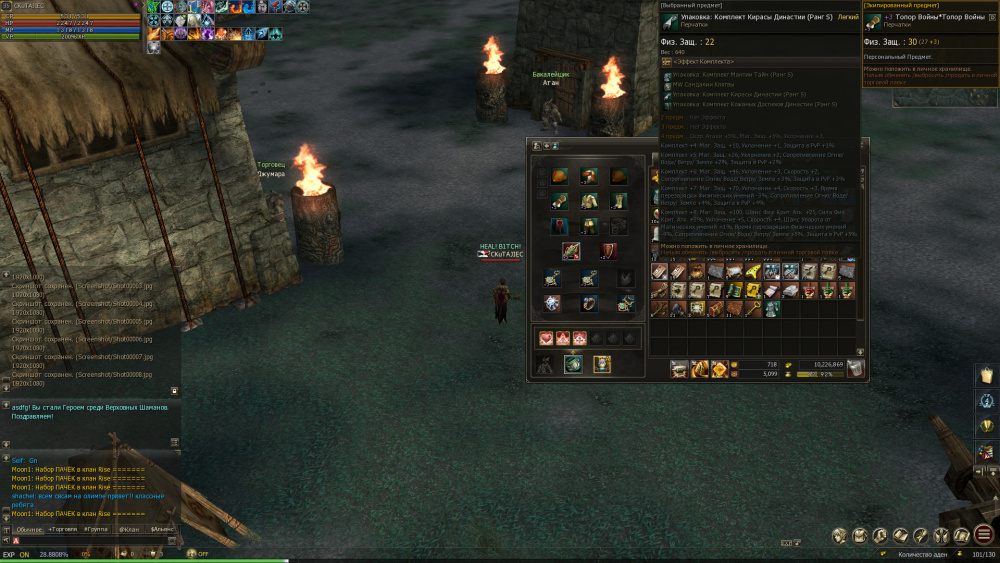Click the chat message input field
1000x563 pixels.
pos(90,541)
